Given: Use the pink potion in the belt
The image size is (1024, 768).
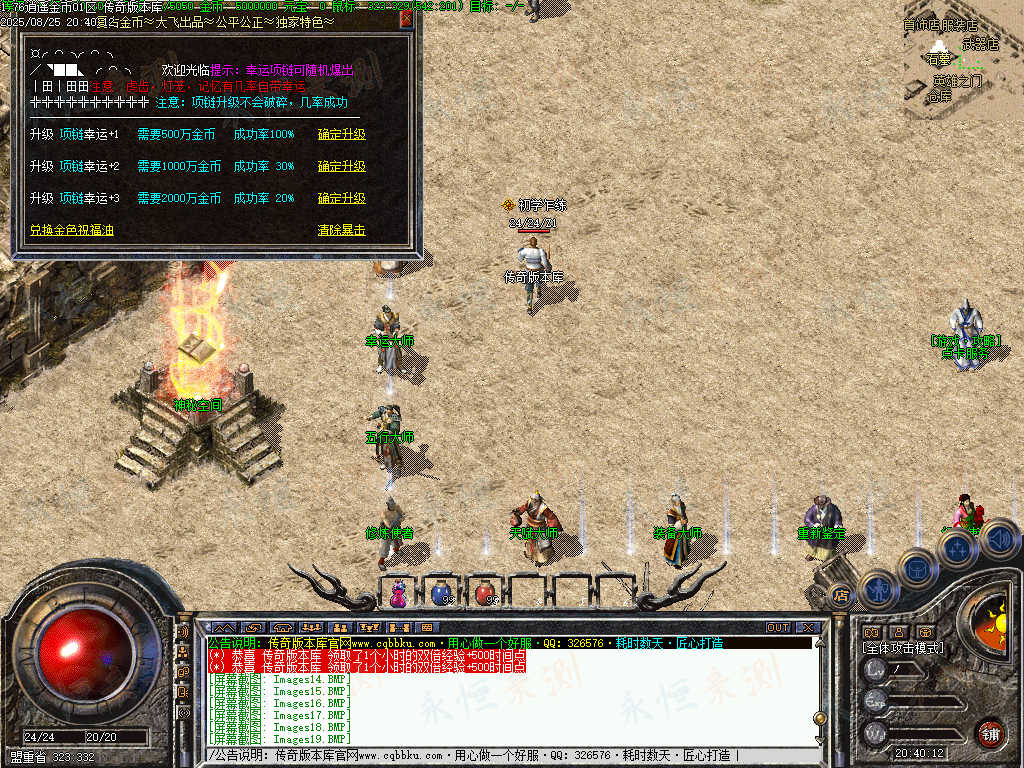Looking at the screenshot, I should click(x=399, y=593).
